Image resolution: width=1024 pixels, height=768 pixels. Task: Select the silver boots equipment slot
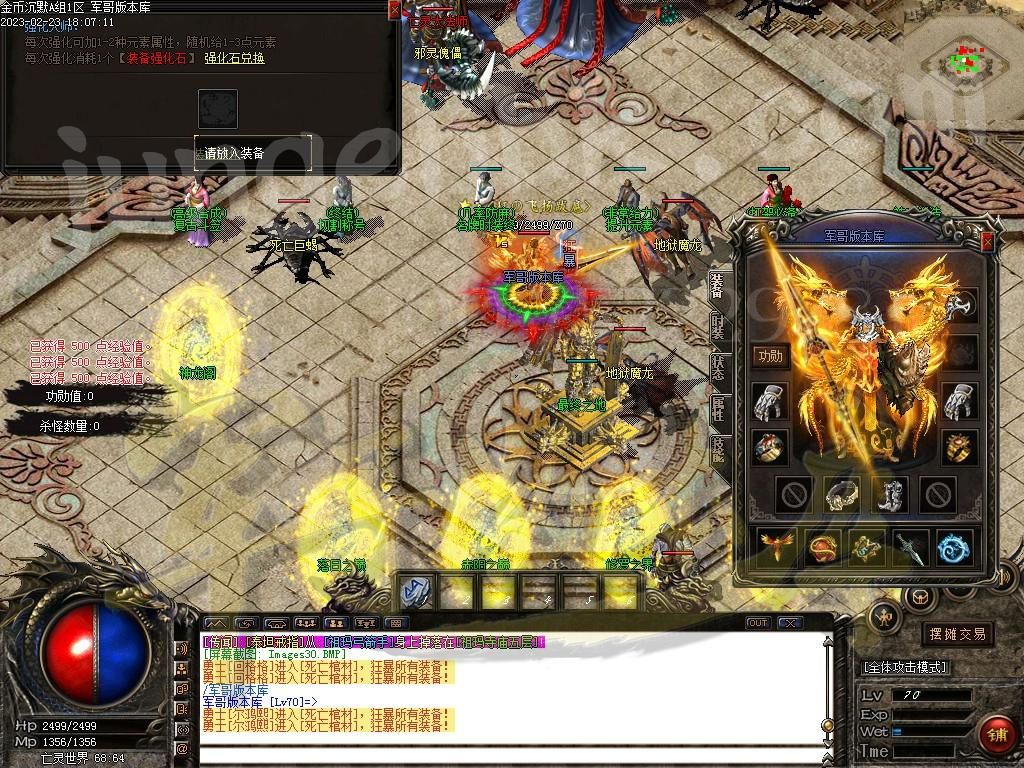click(x=888, y=493)
